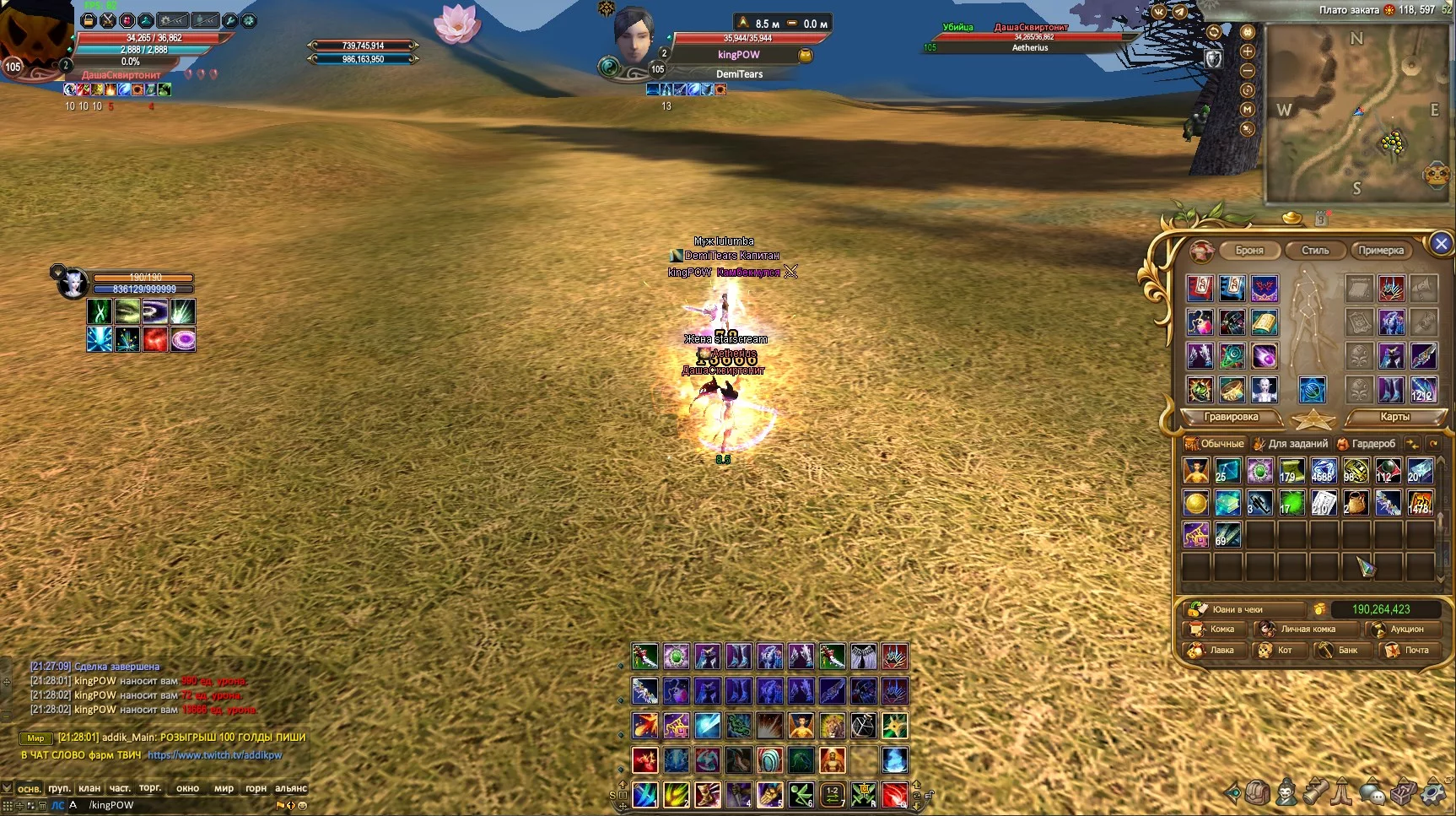
Task: Open the twitch.tv/addikpw link in chat
Action: coord(214,755)
